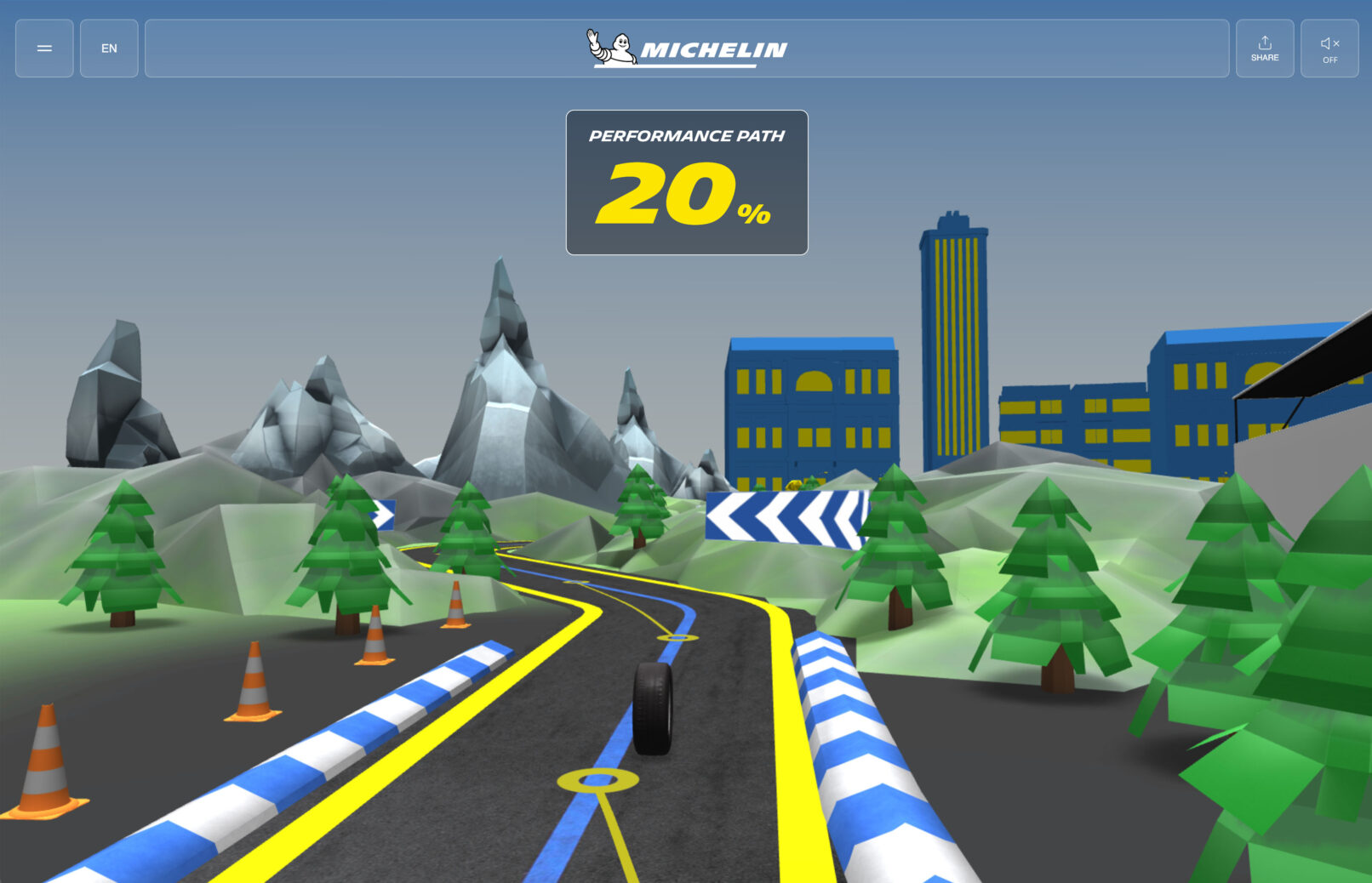This screenshot has width=1372, height=883.
Task: Toggle the sound currently OFF
Action: pyautogui.click(x=1329, y=48)
